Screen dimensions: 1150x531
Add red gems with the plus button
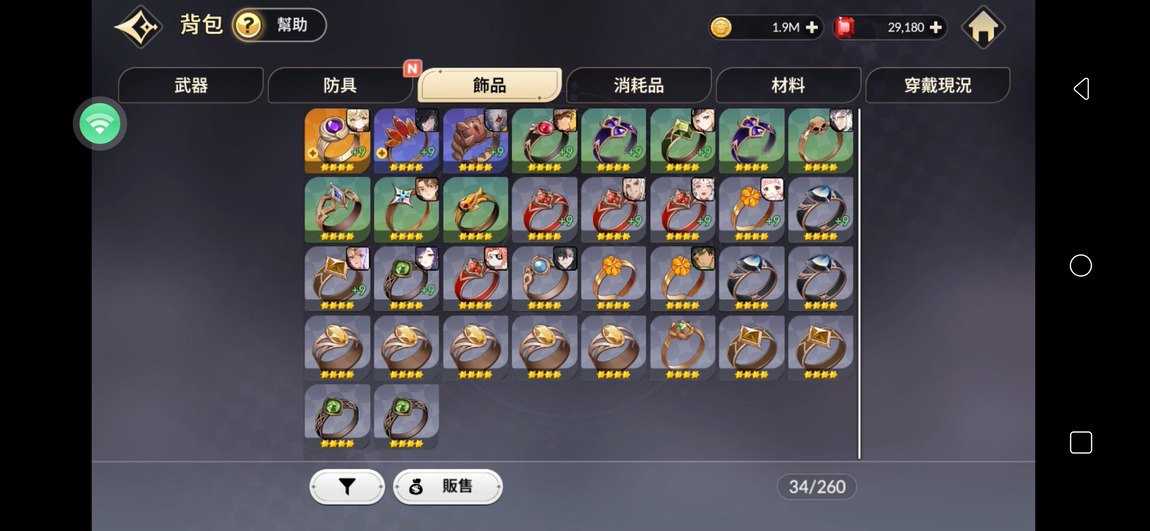click(x=935, y=28)
